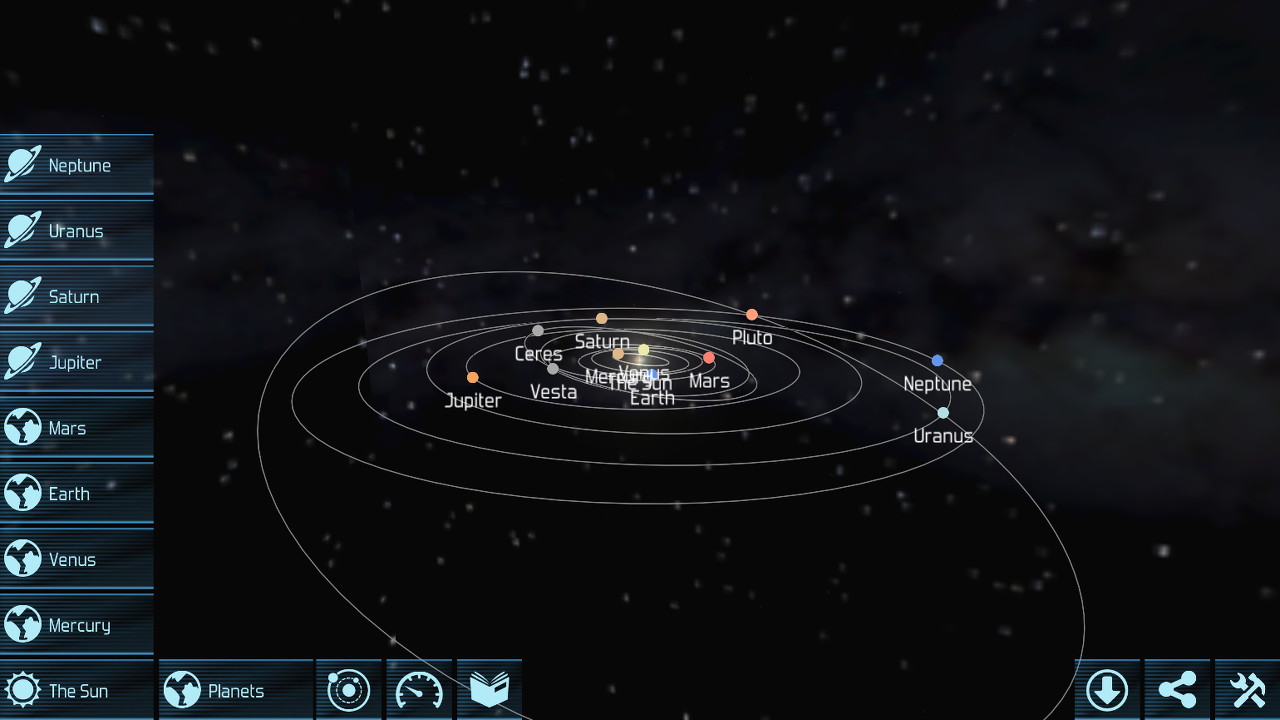
Task: Open time speed controls via speedometer icon
Action: coord(419,689)
